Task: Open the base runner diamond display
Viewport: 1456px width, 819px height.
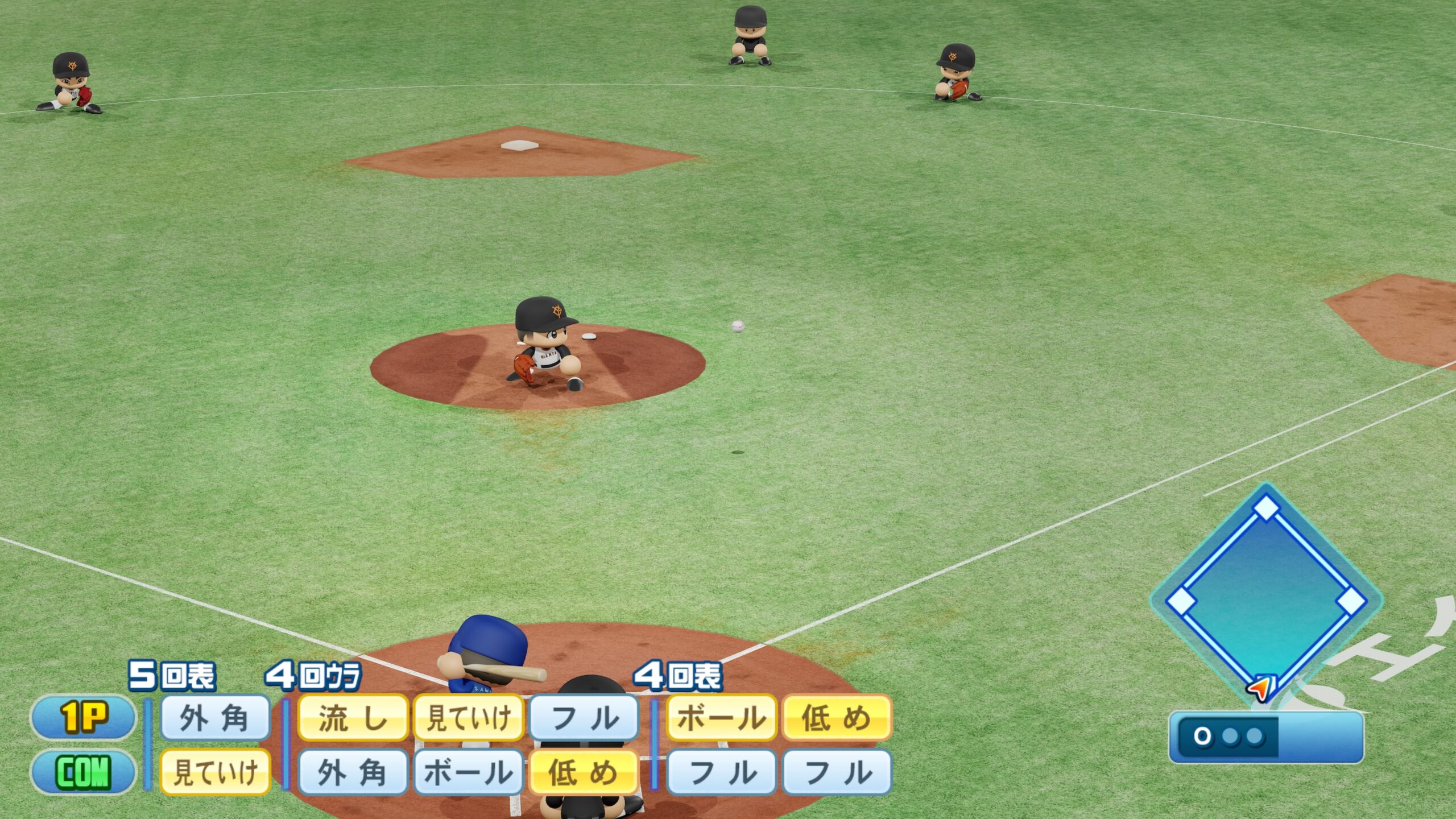Action: click(x=1266, y=597)
